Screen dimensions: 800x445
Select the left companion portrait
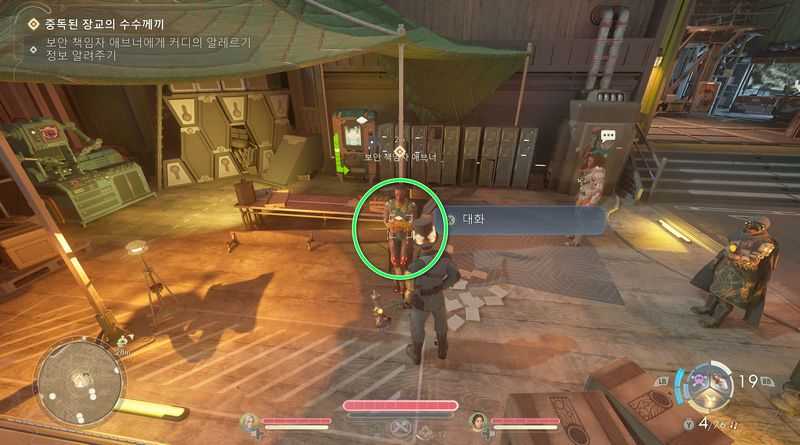pos(250,422)
